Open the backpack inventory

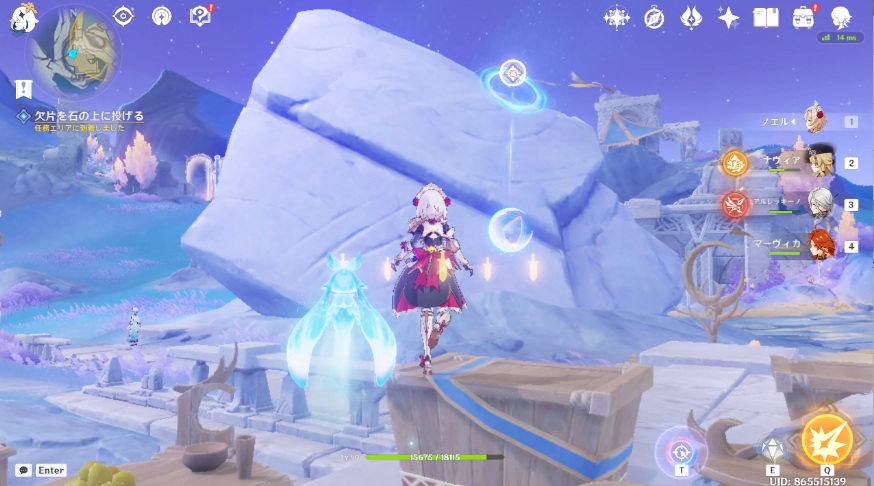[803, 17]
